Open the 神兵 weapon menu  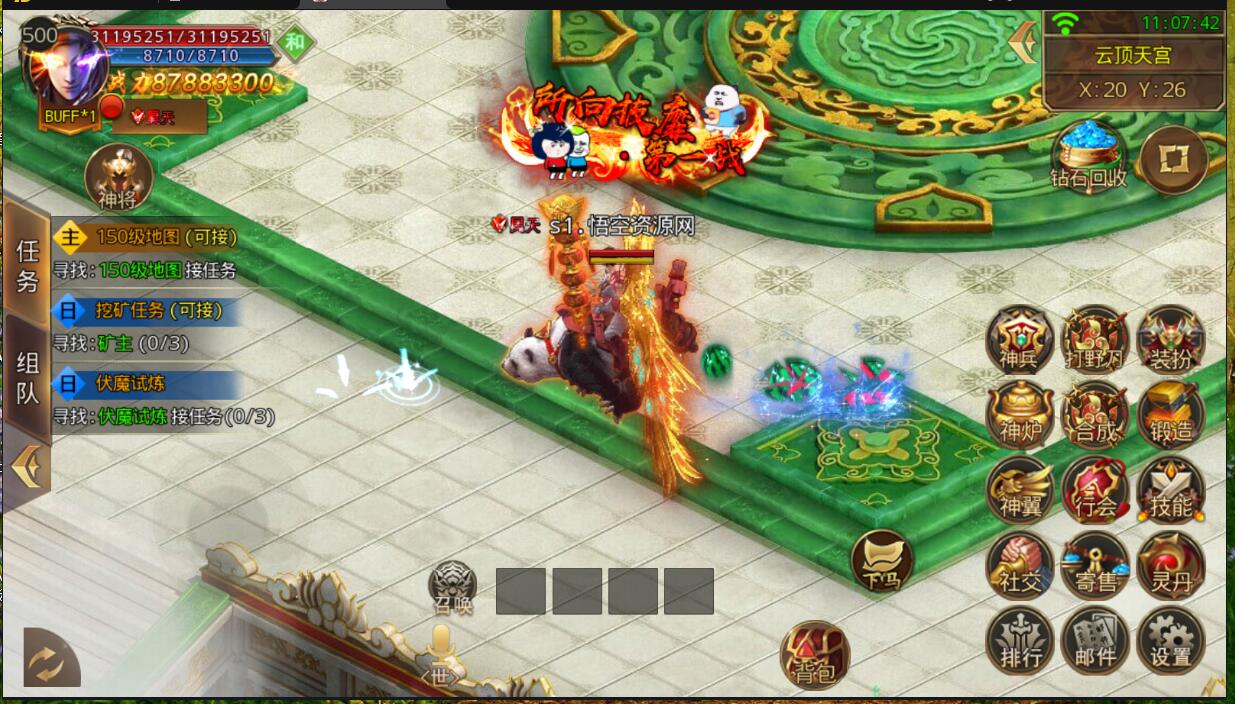[1020, 339]
